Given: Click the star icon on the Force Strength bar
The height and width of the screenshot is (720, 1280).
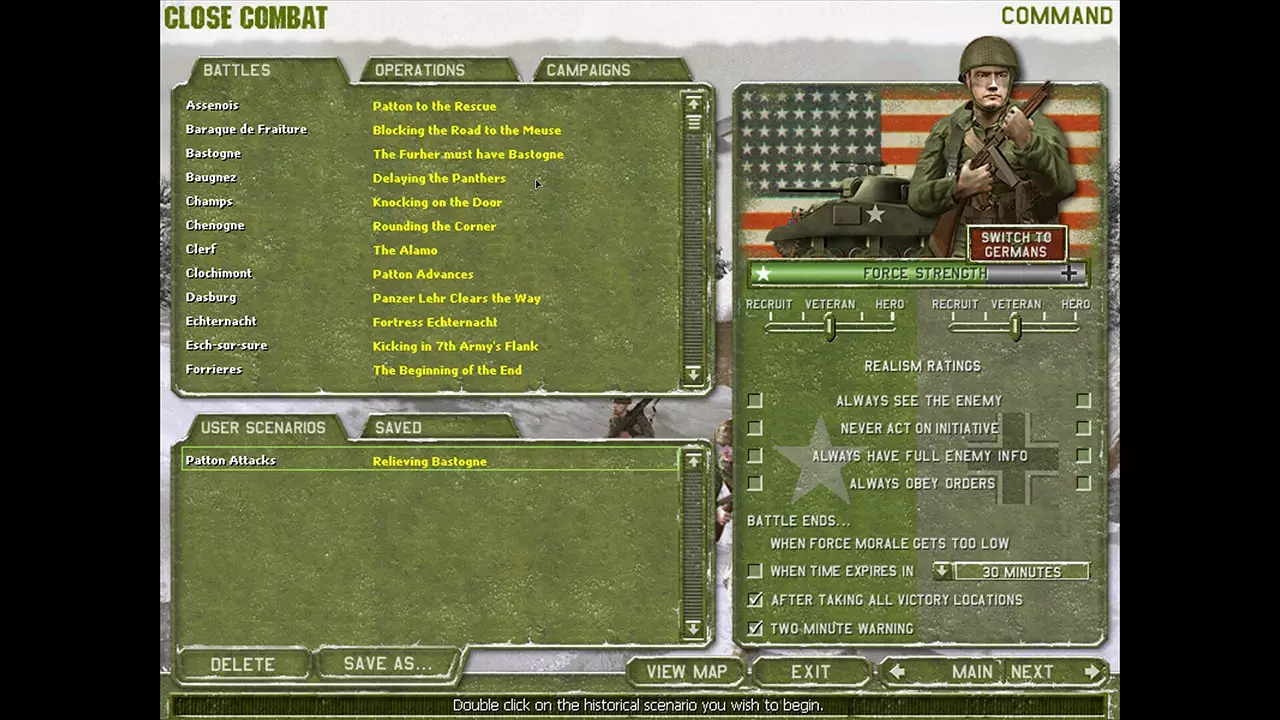Looking at the screenshot, I should tap(764, 273).
